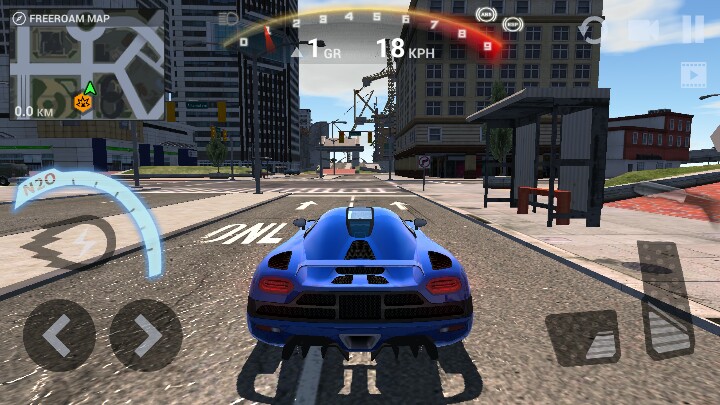Toggle the ABS indicator
Screen dimensions: 720x405
tap(487, 14)
